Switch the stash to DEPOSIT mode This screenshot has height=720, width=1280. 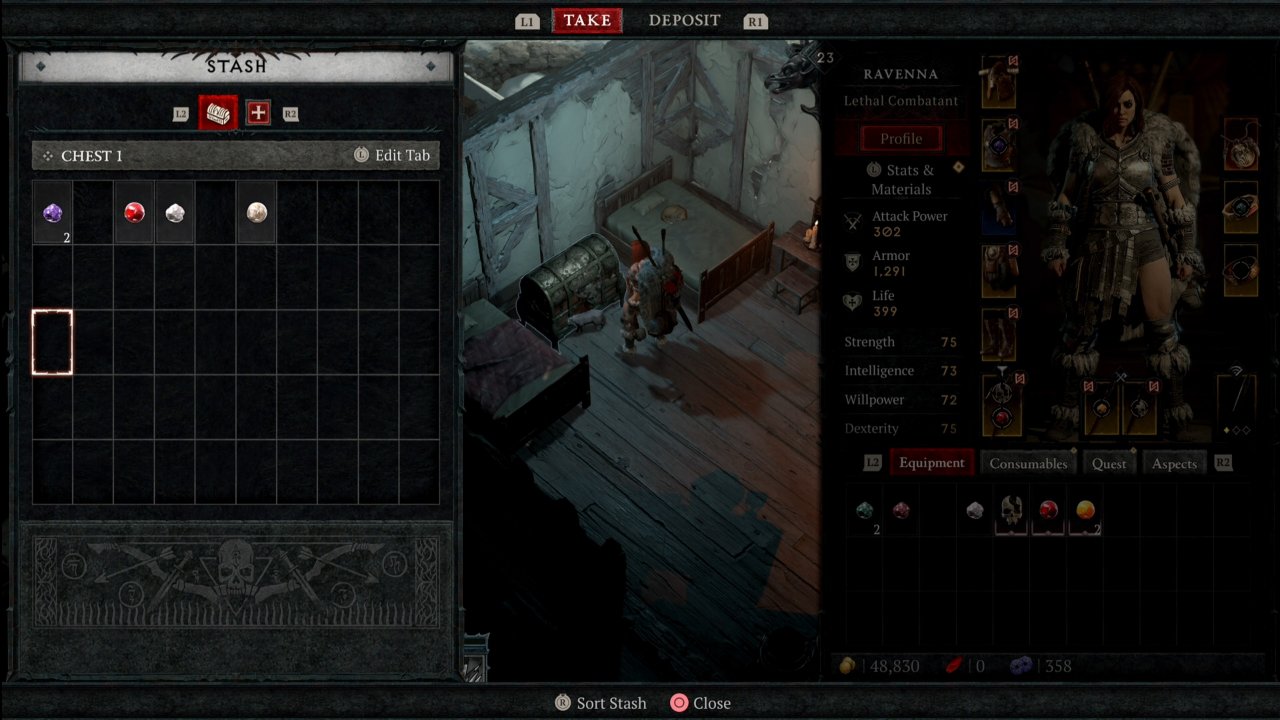coord(685,20)
